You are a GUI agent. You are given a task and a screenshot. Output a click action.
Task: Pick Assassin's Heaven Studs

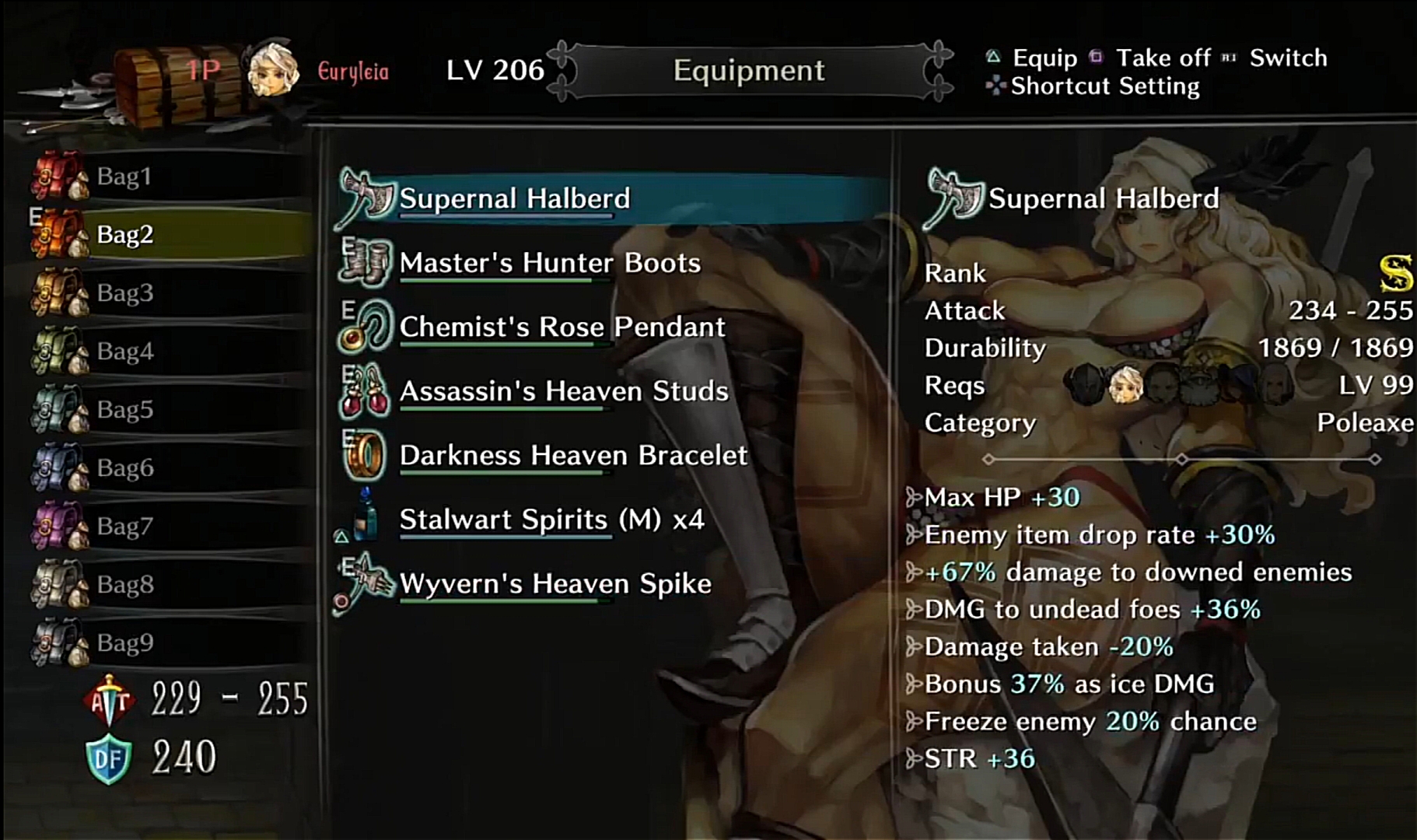pyautogui.click(x=564, y=391)
